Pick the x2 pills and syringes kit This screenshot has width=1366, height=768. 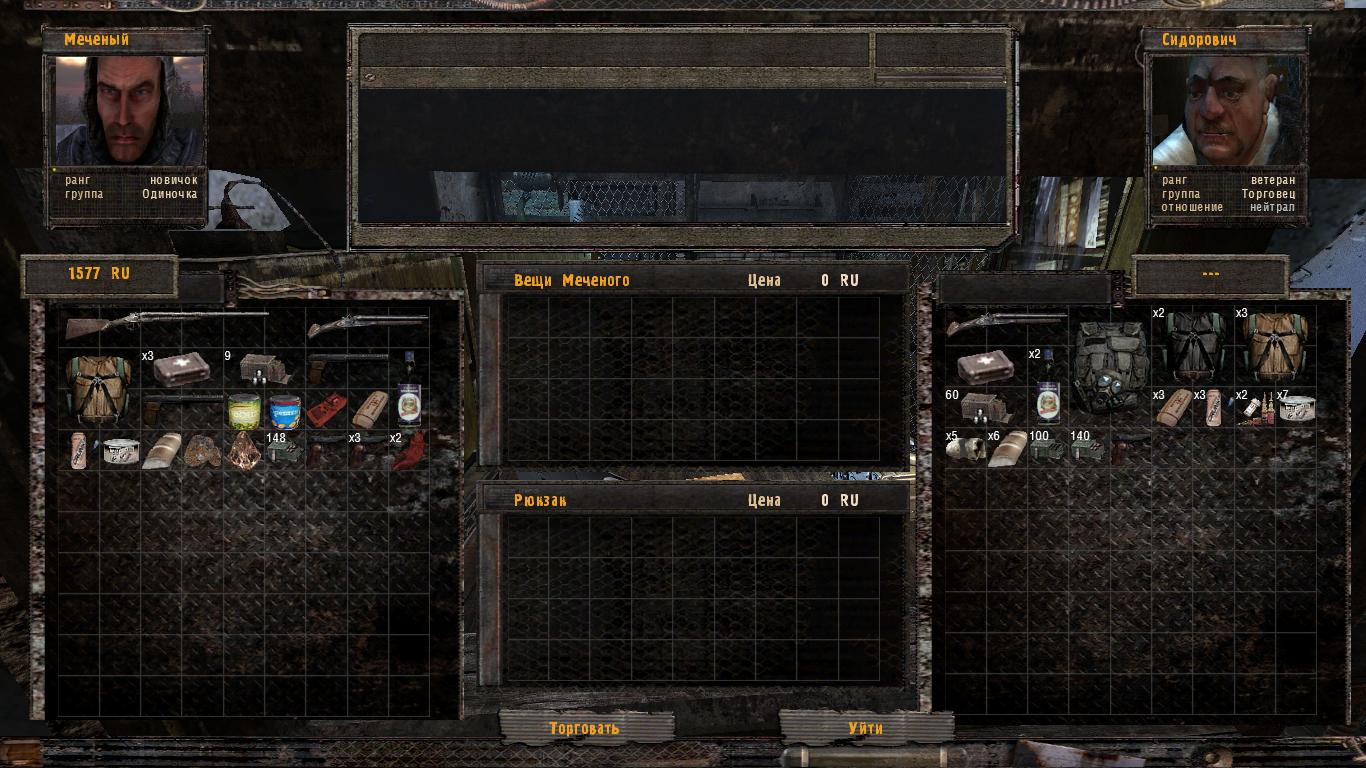[1254, 408]
